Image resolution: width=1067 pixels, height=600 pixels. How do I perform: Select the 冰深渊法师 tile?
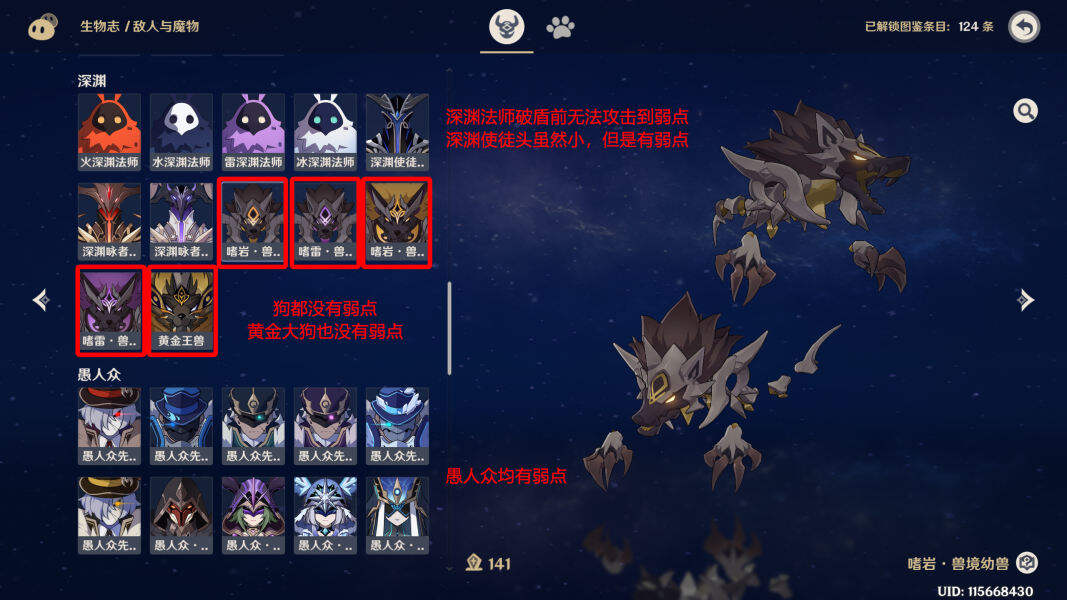pyautogui.click(x=325, y=131)
